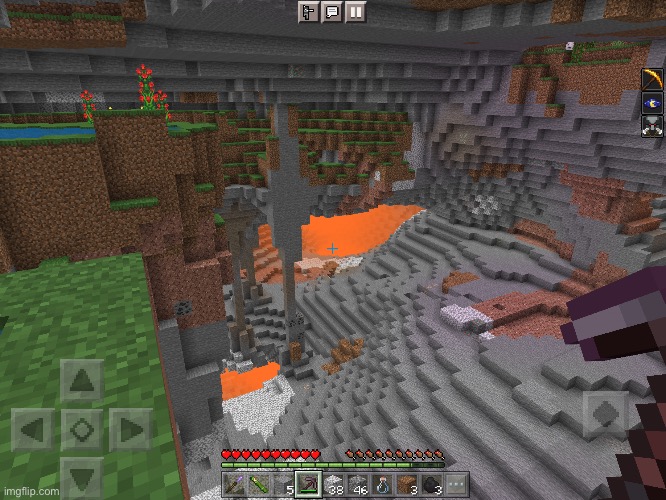Screen dimensions: 666x500
Task: Tap the emote button beside the chat icon
Action: (309, 11)
